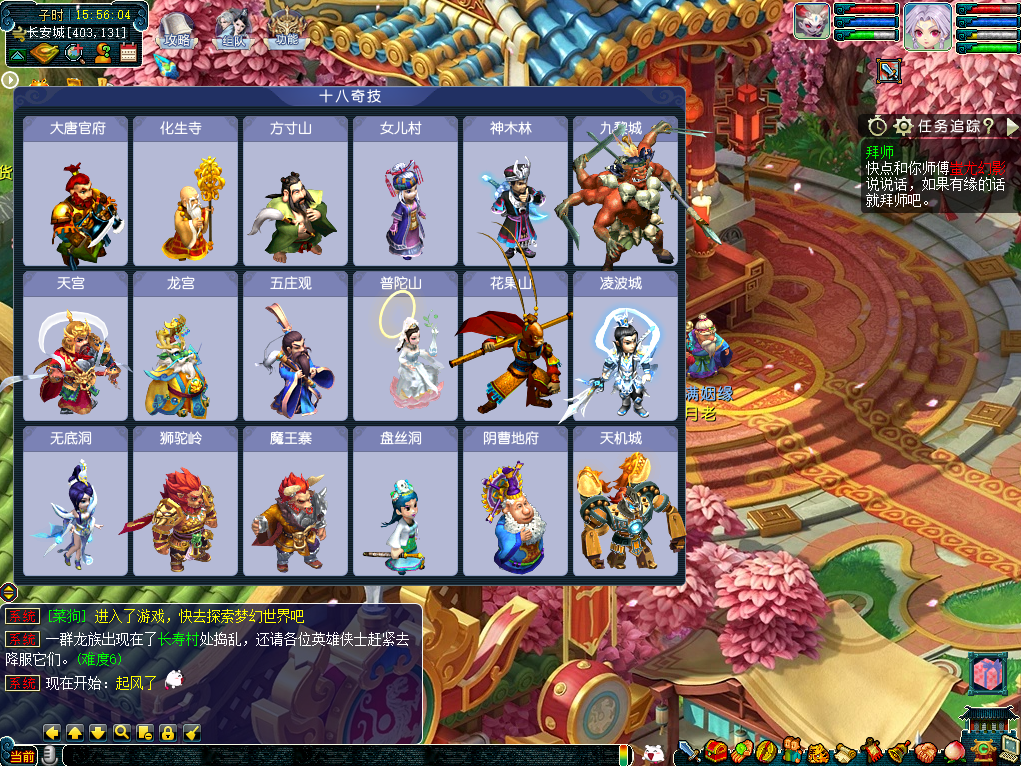The width and height of the screenshot is (1021, 766).
Task: Pick the 方寸山 school card
Action: 296,191
